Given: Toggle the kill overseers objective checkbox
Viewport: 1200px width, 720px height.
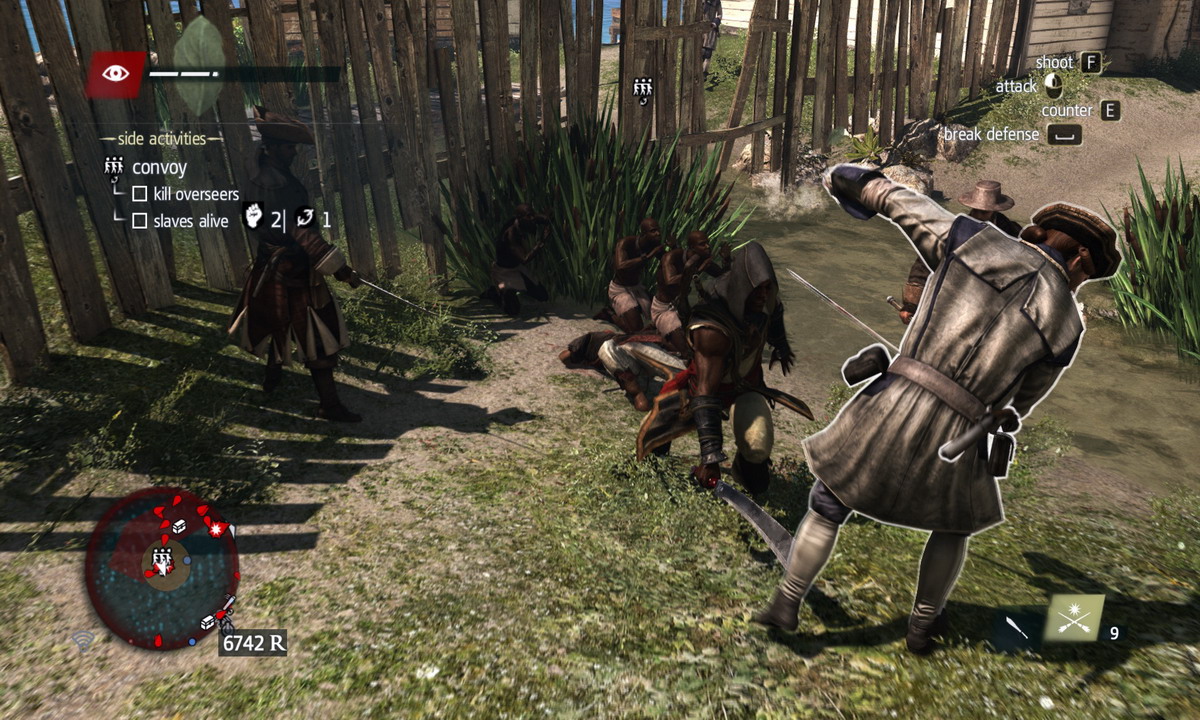Looking at the screenshot, I should (x=140, y=194).
